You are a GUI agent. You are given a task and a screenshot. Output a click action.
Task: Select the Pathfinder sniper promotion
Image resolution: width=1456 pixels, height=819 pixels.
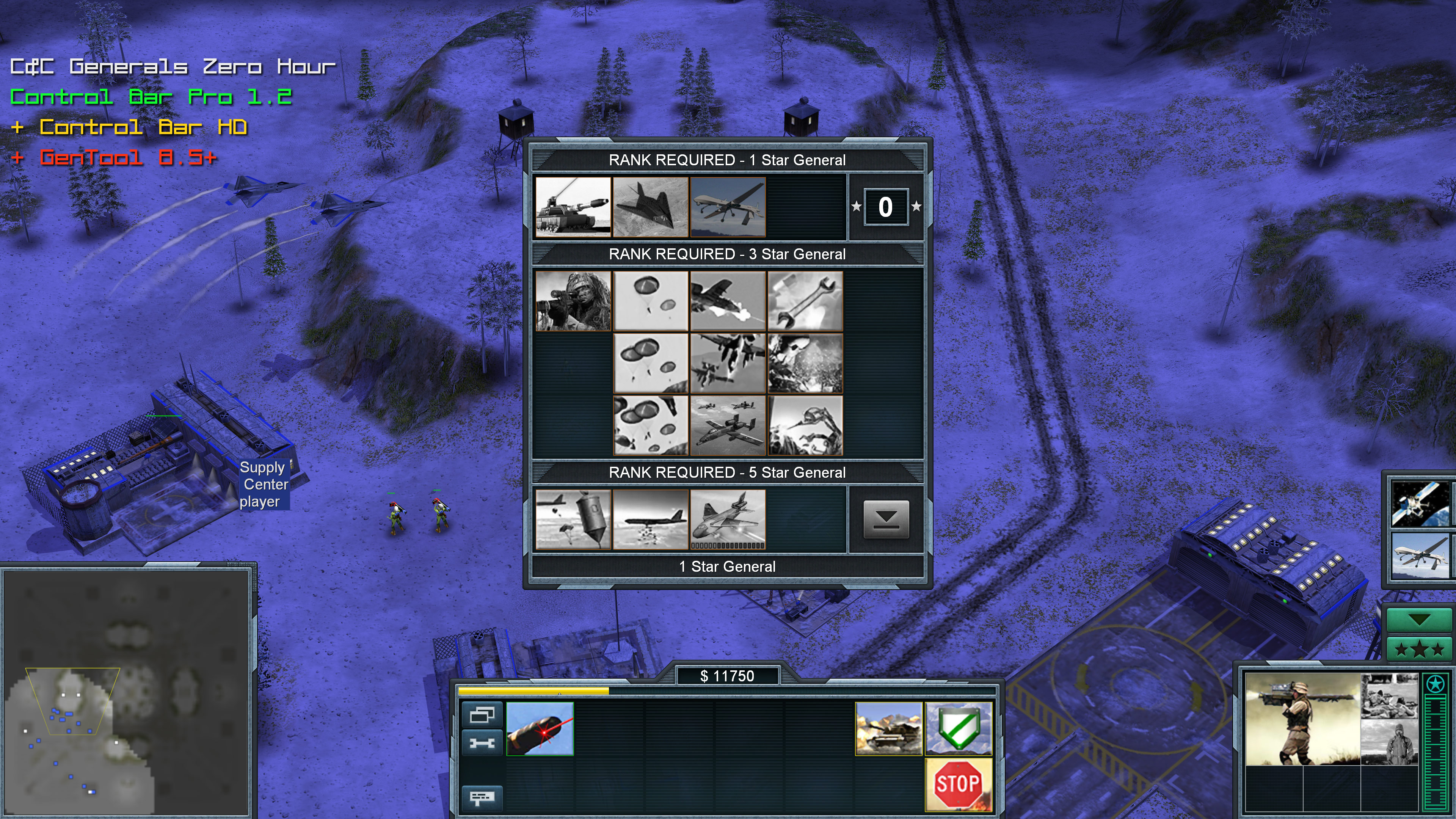tap(573, 301)
